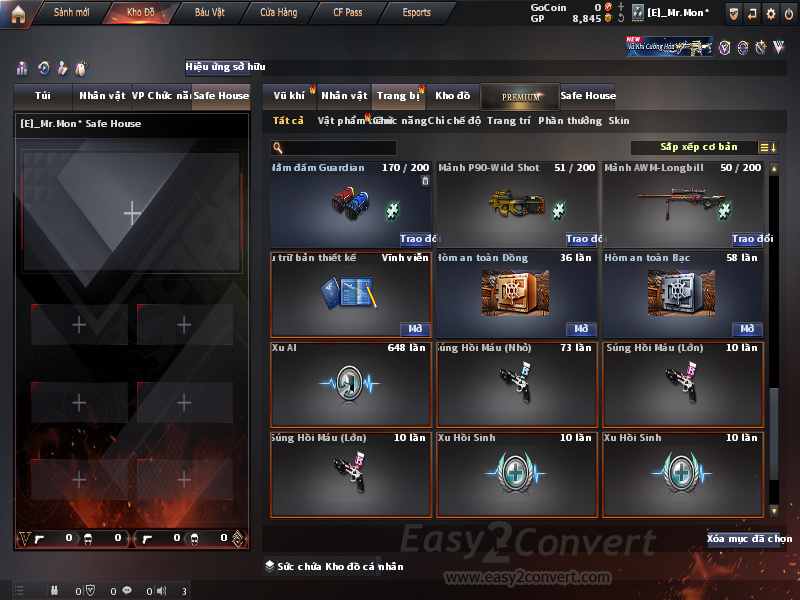Filter items by Skin
This screenshot has width=800, height=600.
pos(619,121)
